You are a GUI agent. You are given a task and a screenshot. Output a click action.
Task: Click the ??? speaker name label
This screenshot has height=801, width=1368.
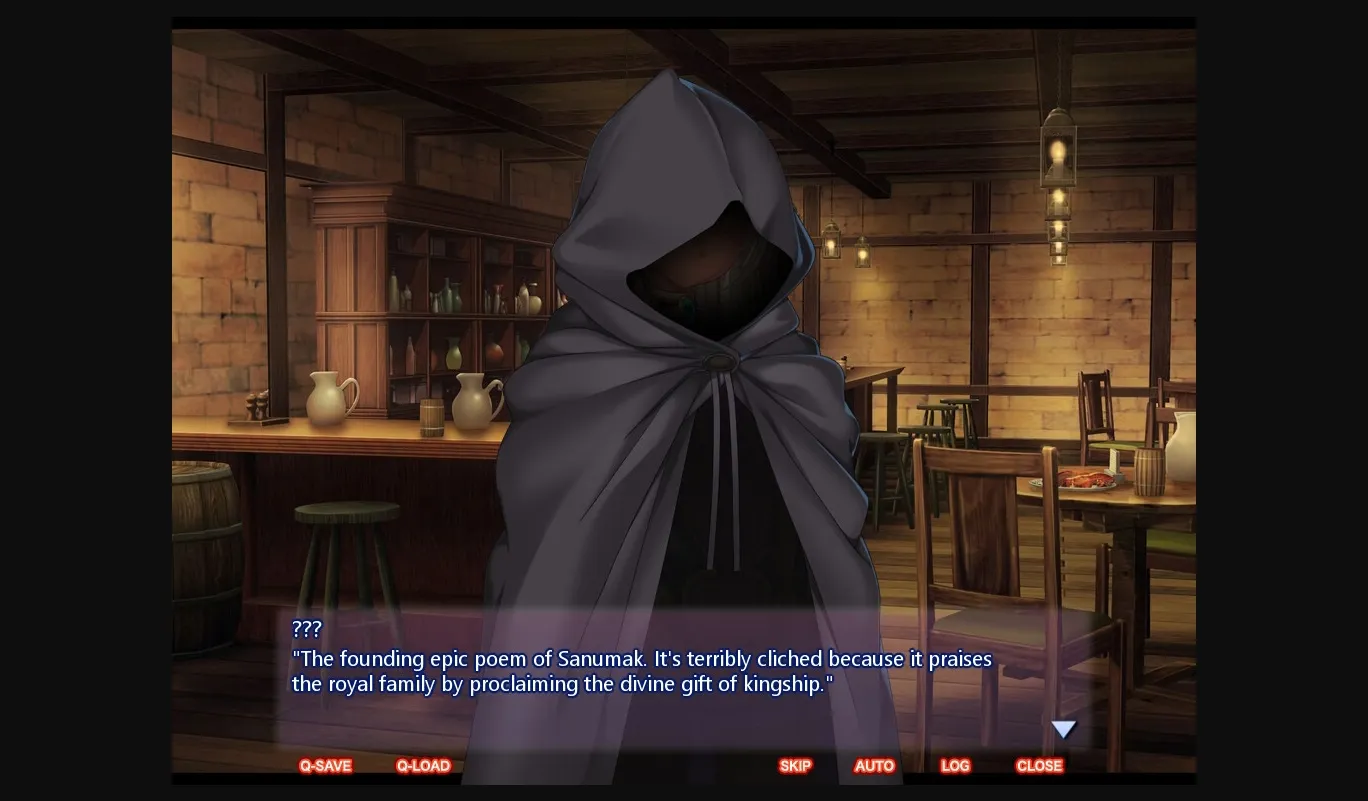(x=306, y=629)
